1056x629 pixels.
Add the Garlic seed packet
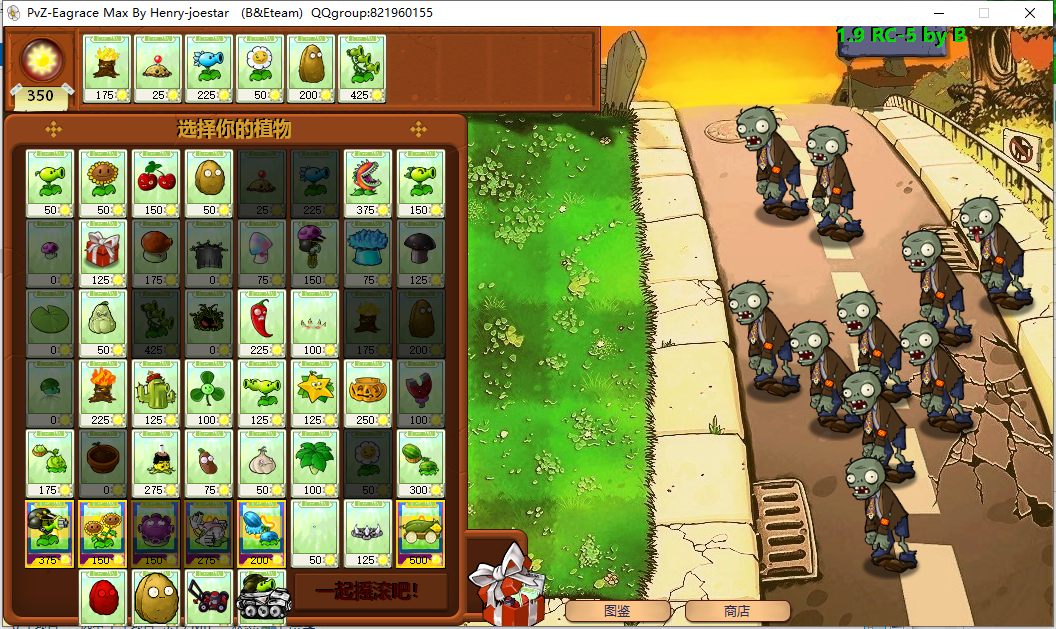coord(262,463)
